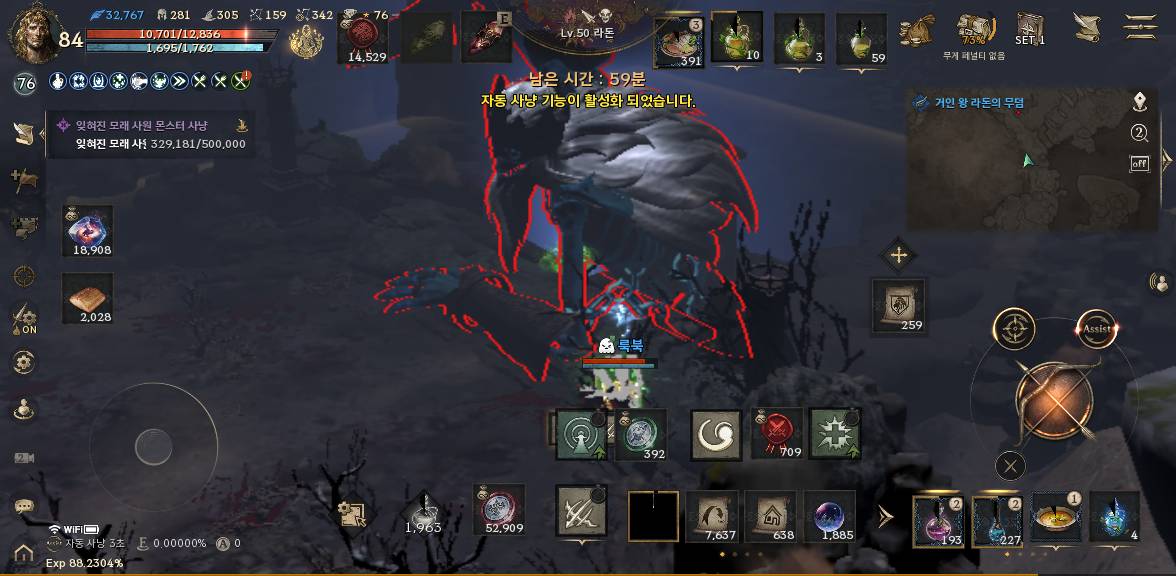This screenshot has width=1176, height=576.
Task: Use the purple orb item with 1,885
Action: tap(830, 516)
